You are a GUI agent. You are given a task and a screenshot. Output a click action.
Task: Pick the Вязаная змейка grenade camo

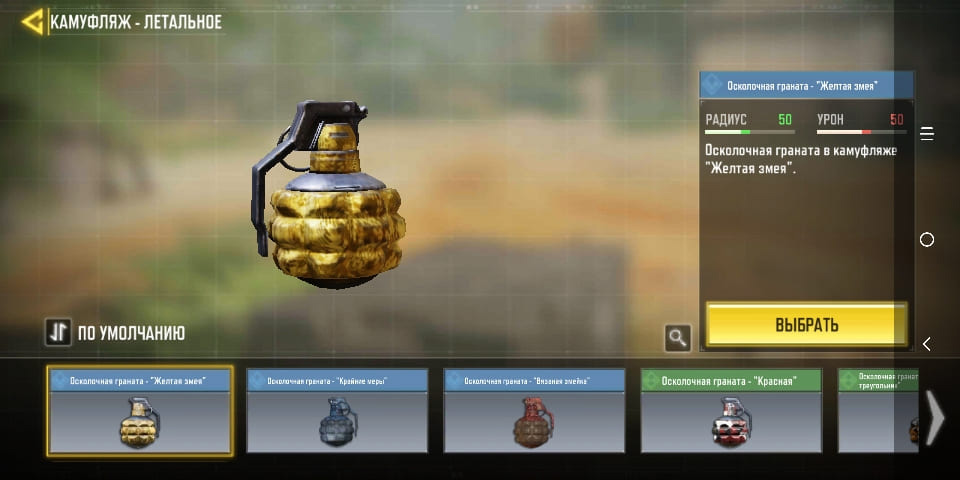(534, 411)
